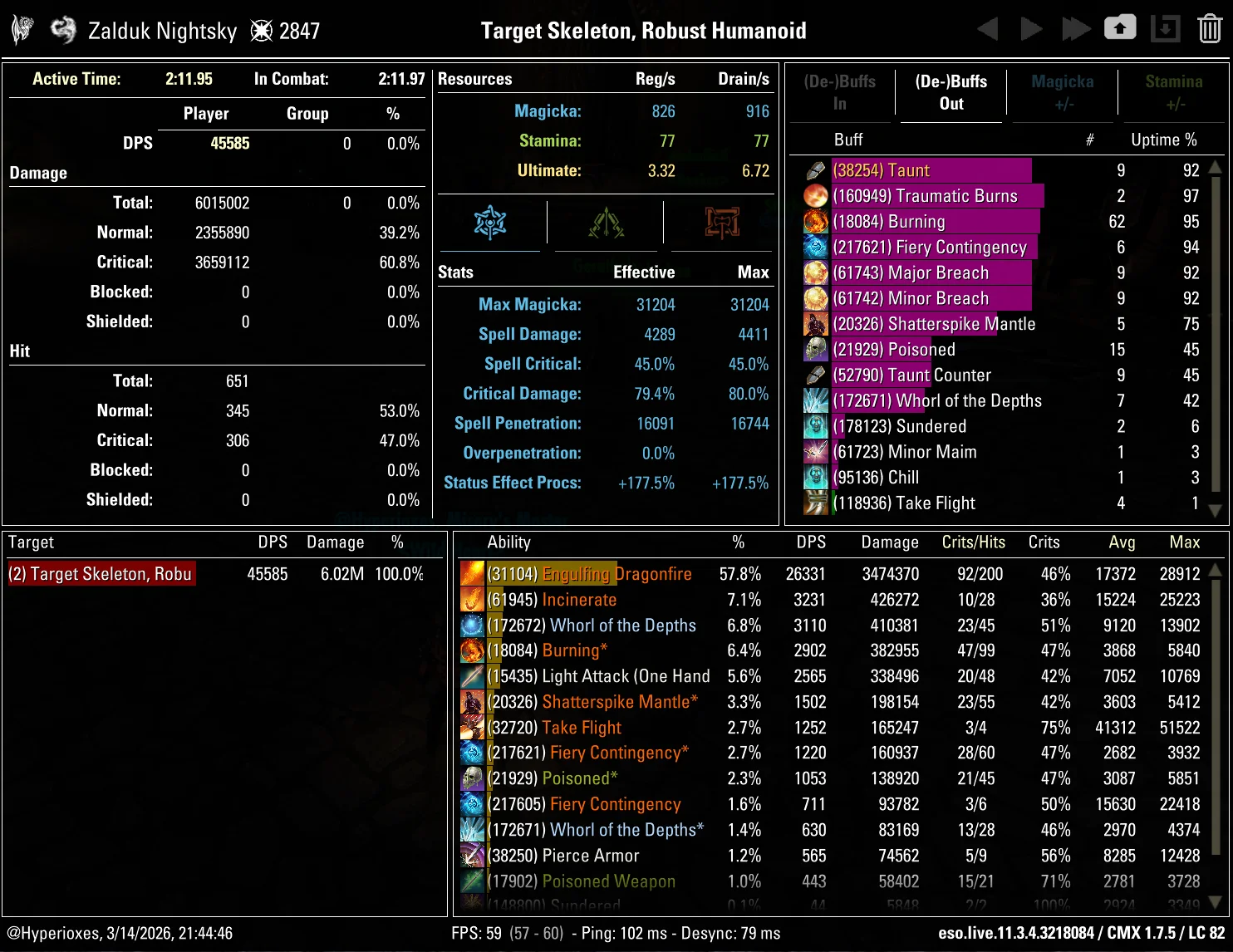This screenshot has width=1233, height=952.
Task: Navigate to the previous fight with the back arrow
Action: [989, 27]
